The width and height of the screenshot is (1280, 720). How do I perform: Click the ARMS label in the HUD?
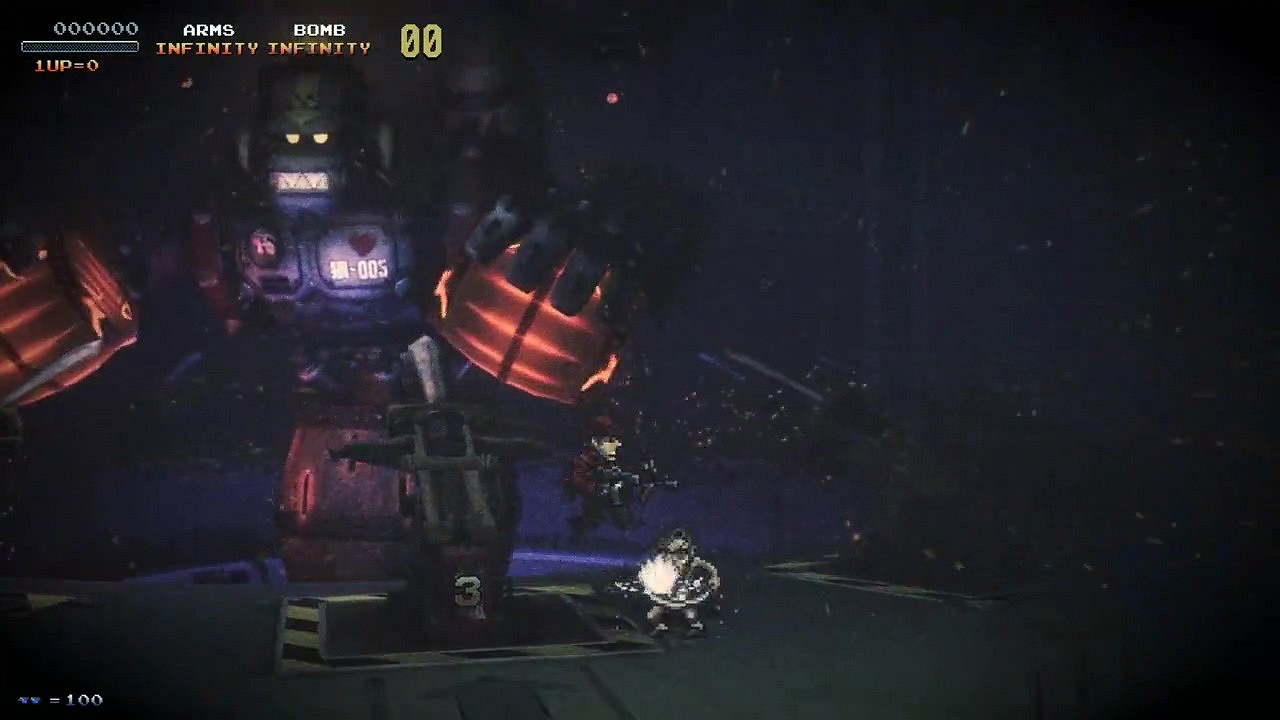[x=206, y=30]
